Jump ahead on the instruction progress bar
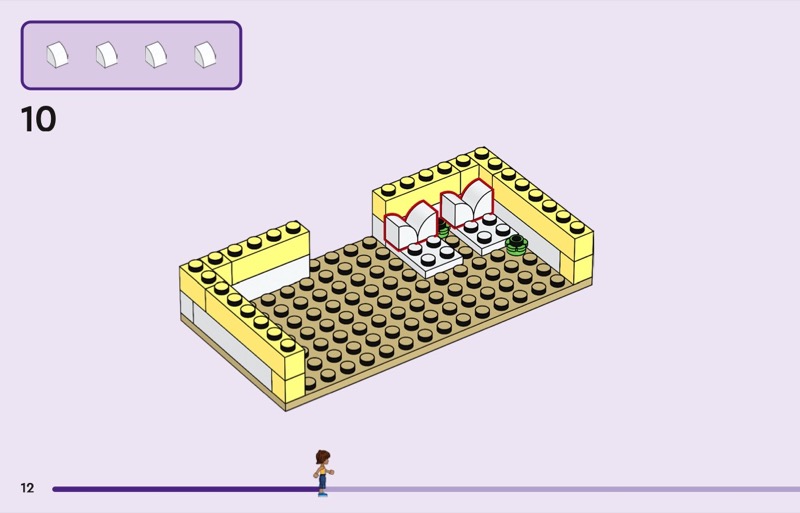The width and height of the screenshot is (800, 513). [560, 489]
